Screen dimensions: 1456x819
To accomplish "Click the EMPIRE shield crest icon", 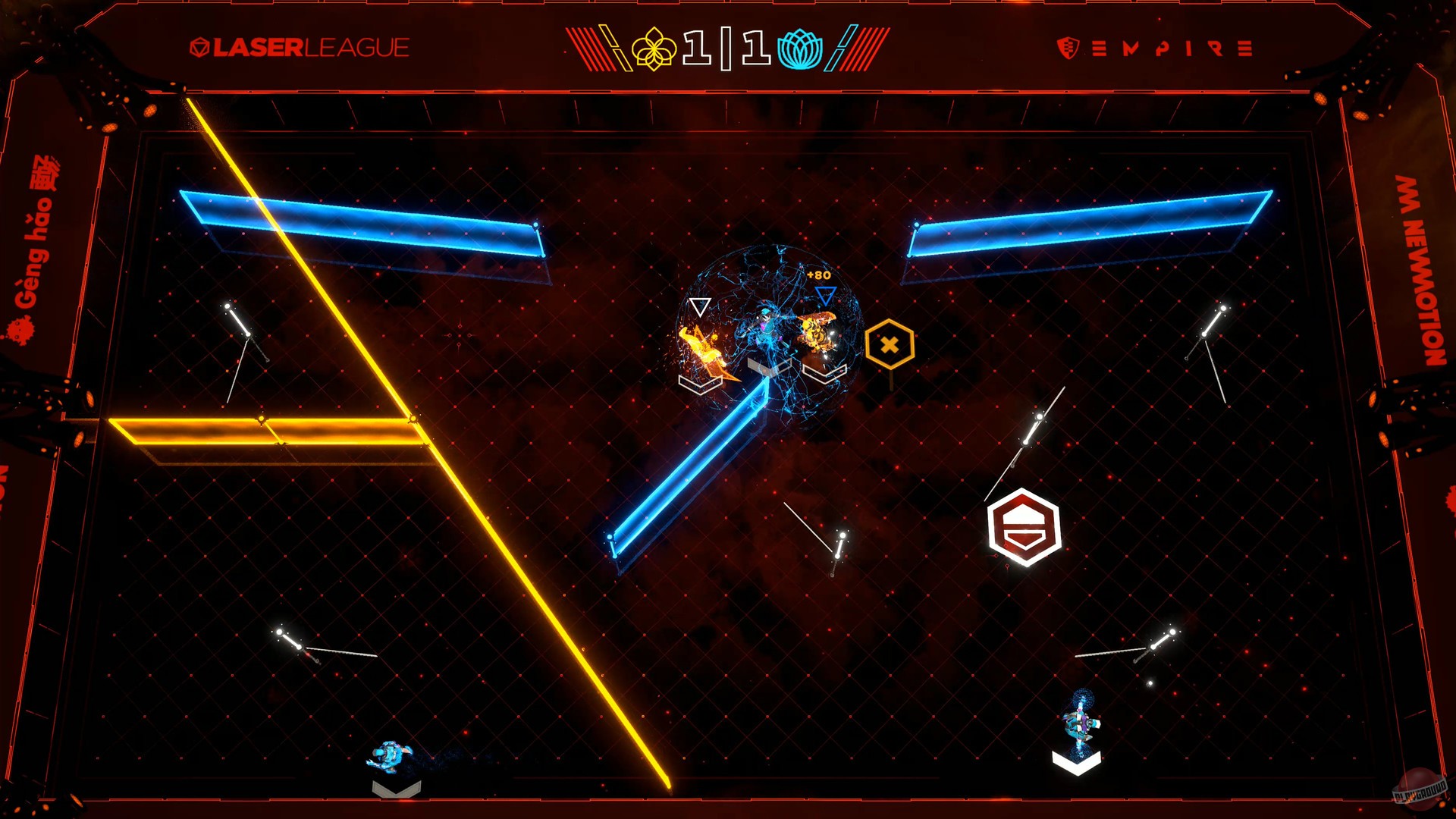I will point(1068,47).
